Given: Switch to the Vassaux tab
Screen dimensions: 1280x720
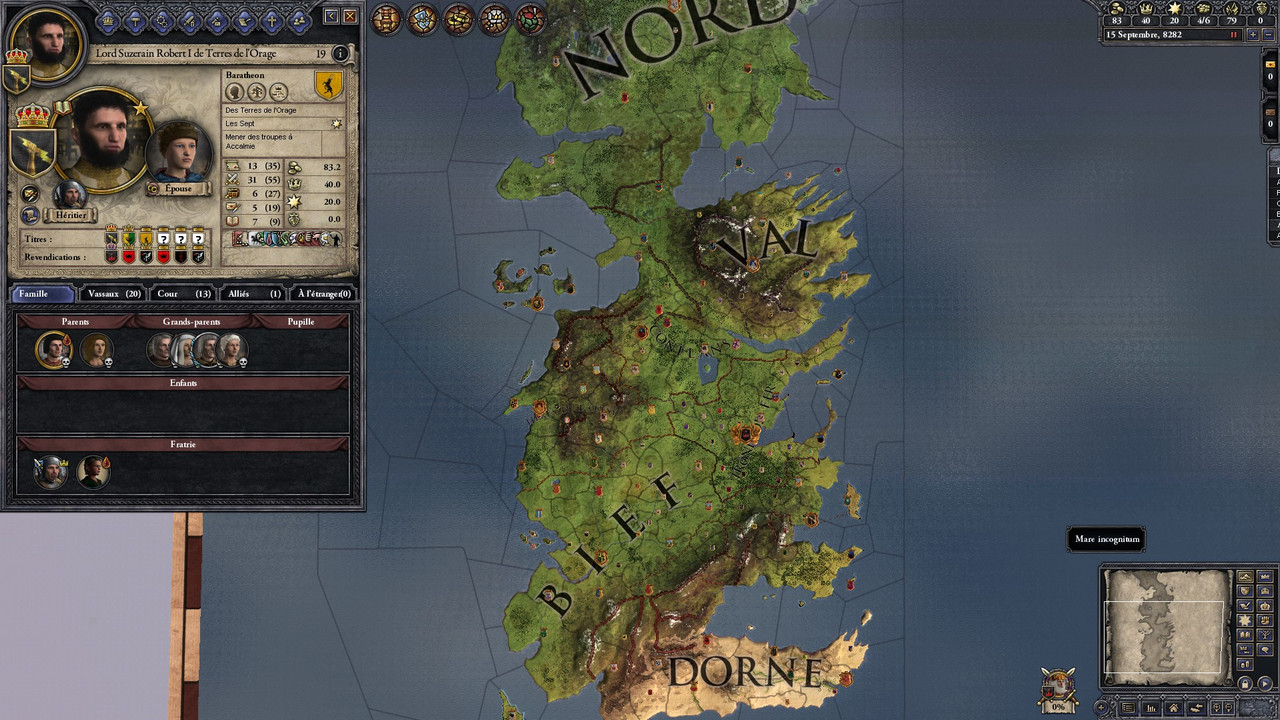Looking at the screenshot, I should (x=113, y=294).
